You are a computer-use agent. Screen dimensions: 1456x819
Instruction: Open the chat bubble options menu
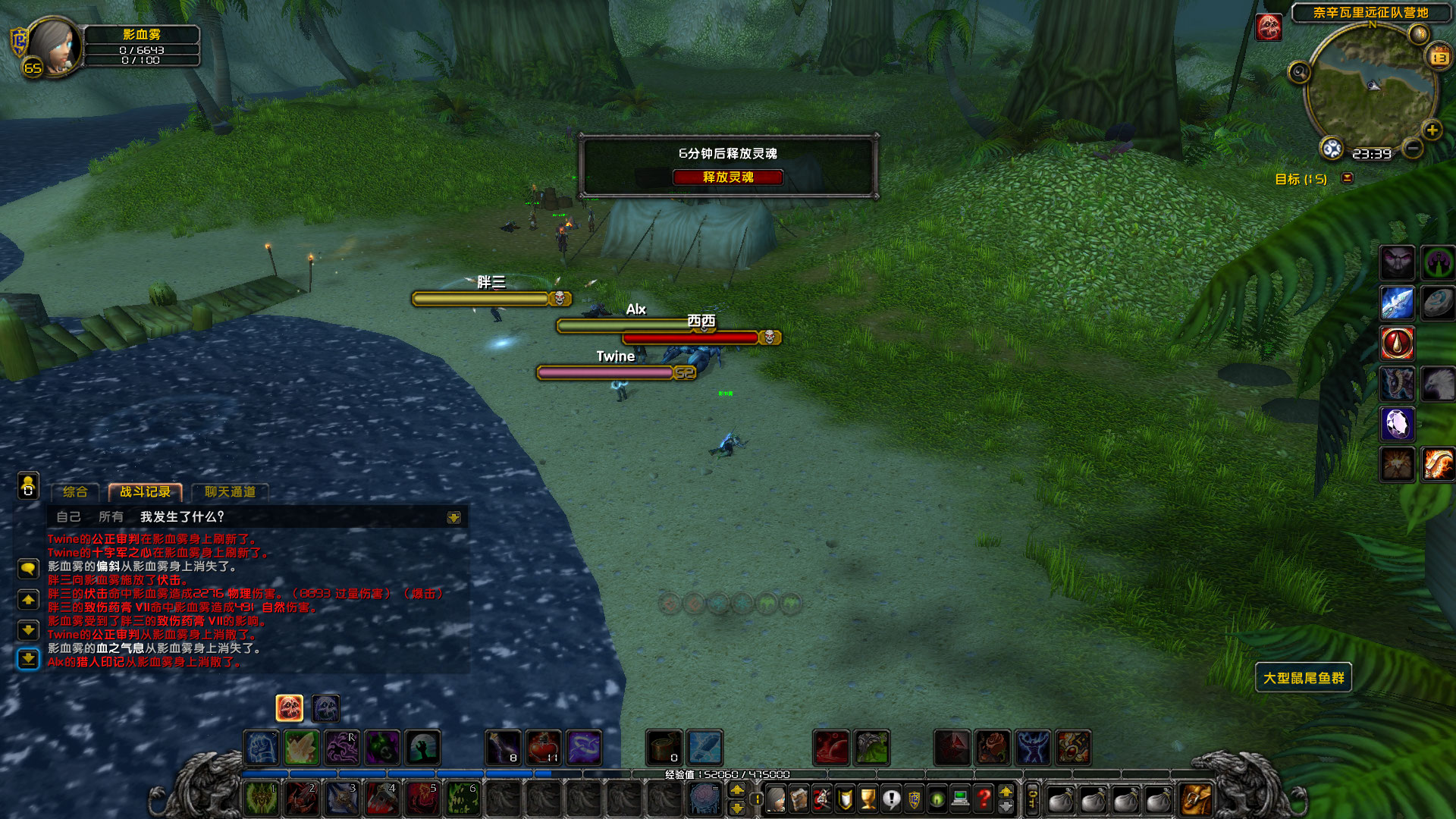click(29, 570)
